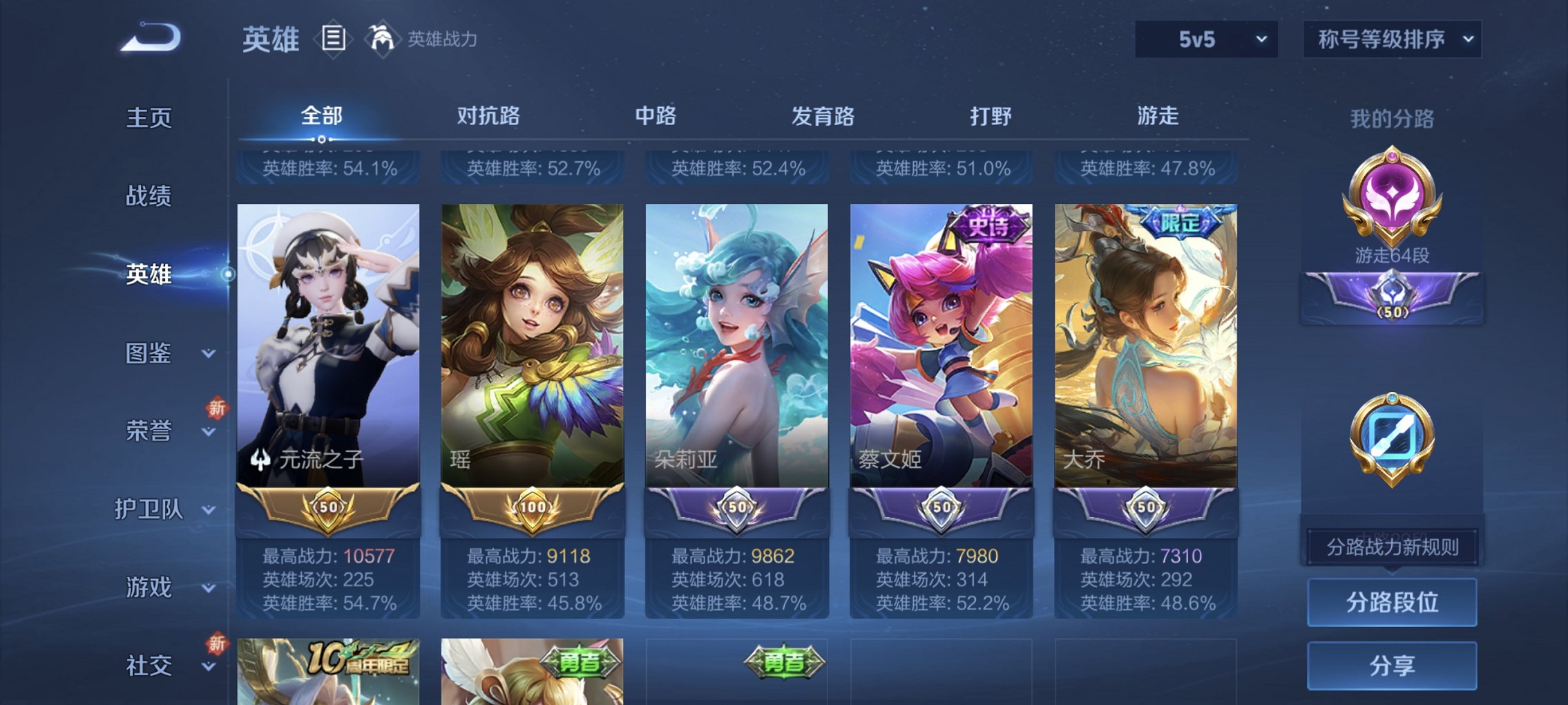The width and height of the screenshot is (1568, 705).
Task: Click the hero list document icon beside 英雄
Action: [334, 39]
